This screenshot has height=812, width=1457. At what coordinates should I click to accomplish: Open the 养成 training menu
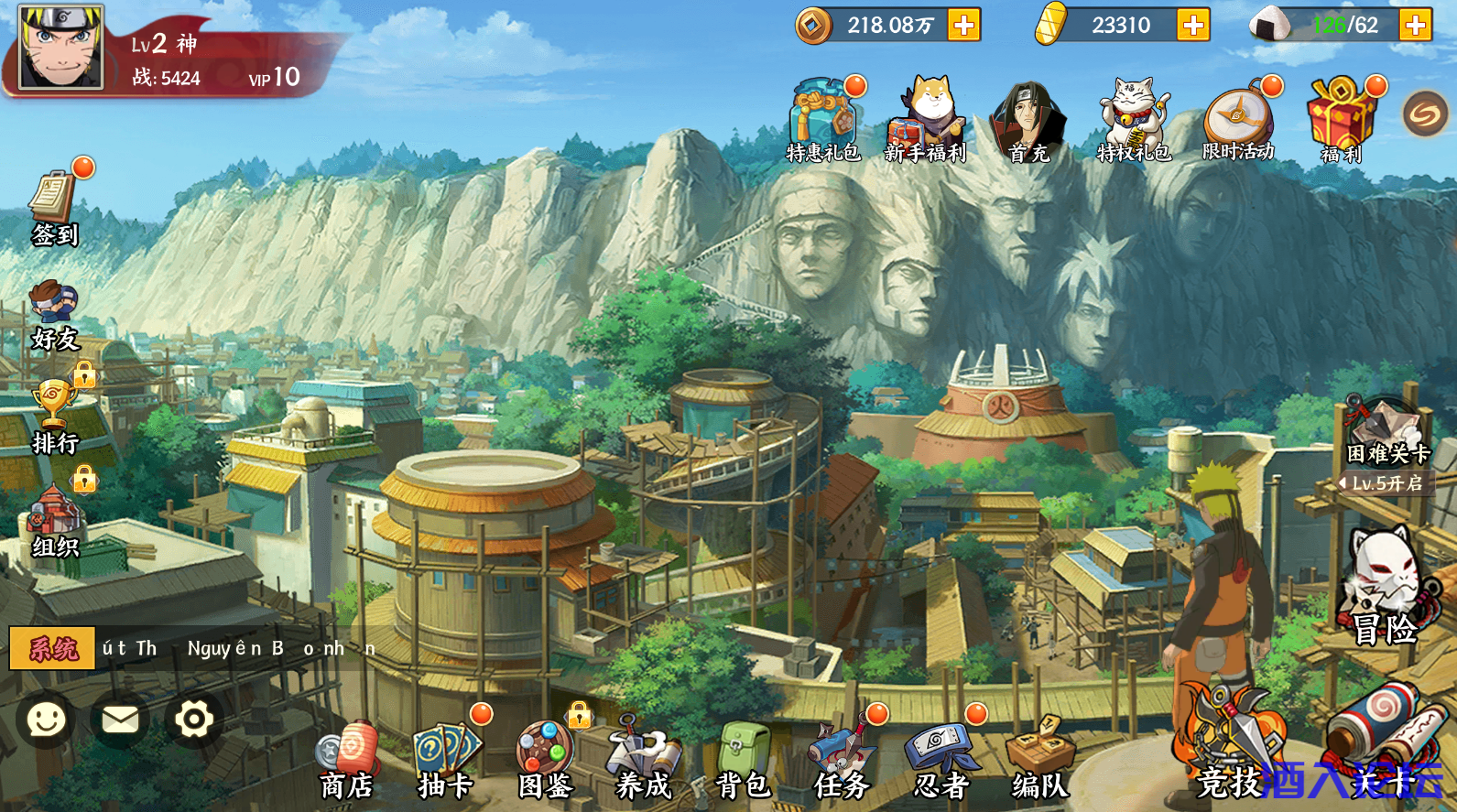click(644, 762)
